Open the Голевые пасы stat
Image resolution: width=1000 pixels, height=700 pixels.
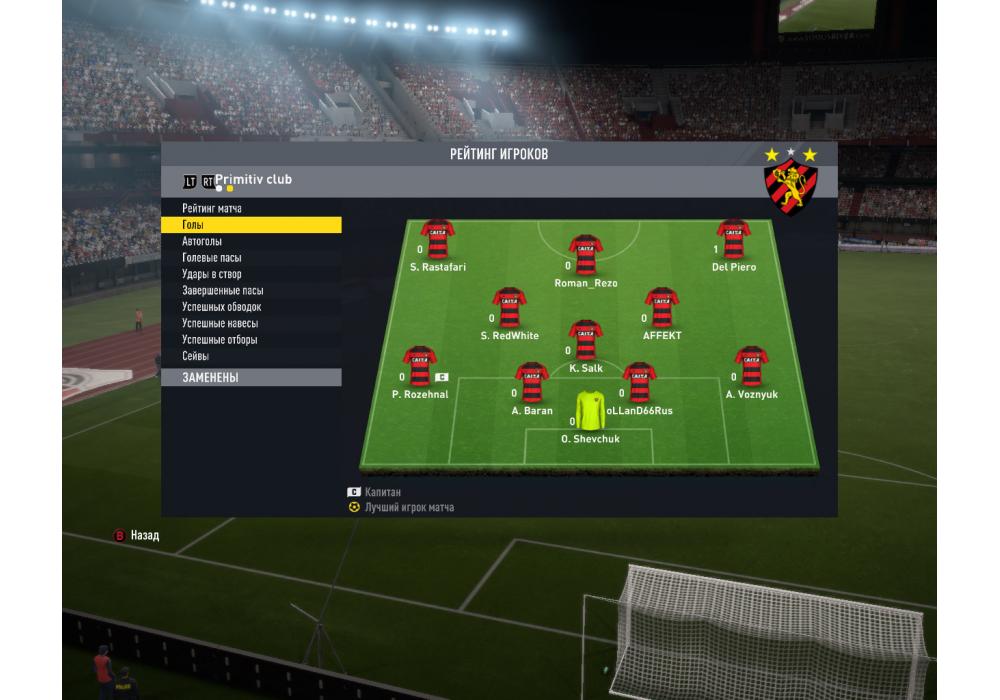tap(212, 258)
